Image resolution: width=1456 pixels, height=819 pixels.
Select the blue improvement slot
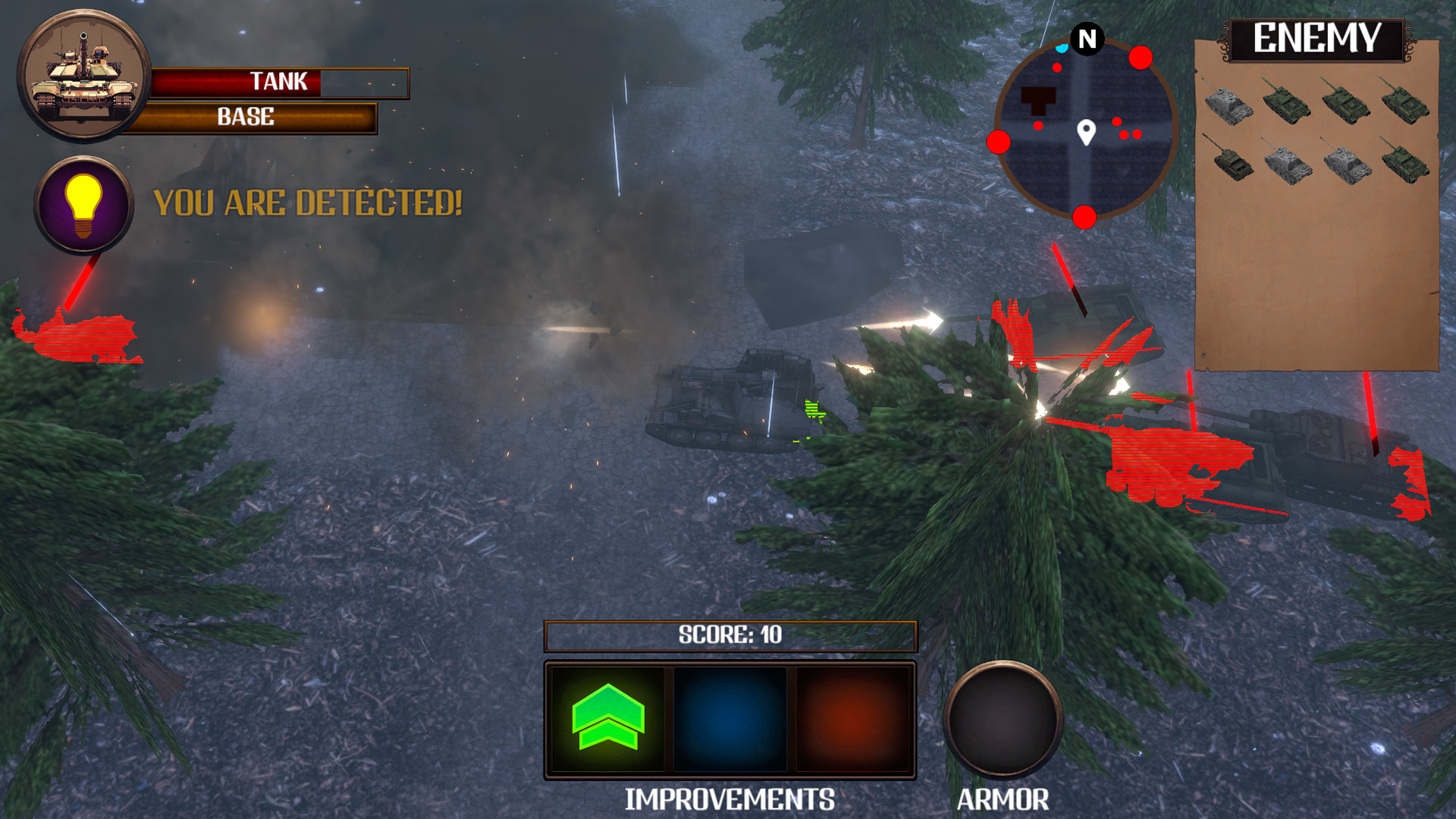730,719
